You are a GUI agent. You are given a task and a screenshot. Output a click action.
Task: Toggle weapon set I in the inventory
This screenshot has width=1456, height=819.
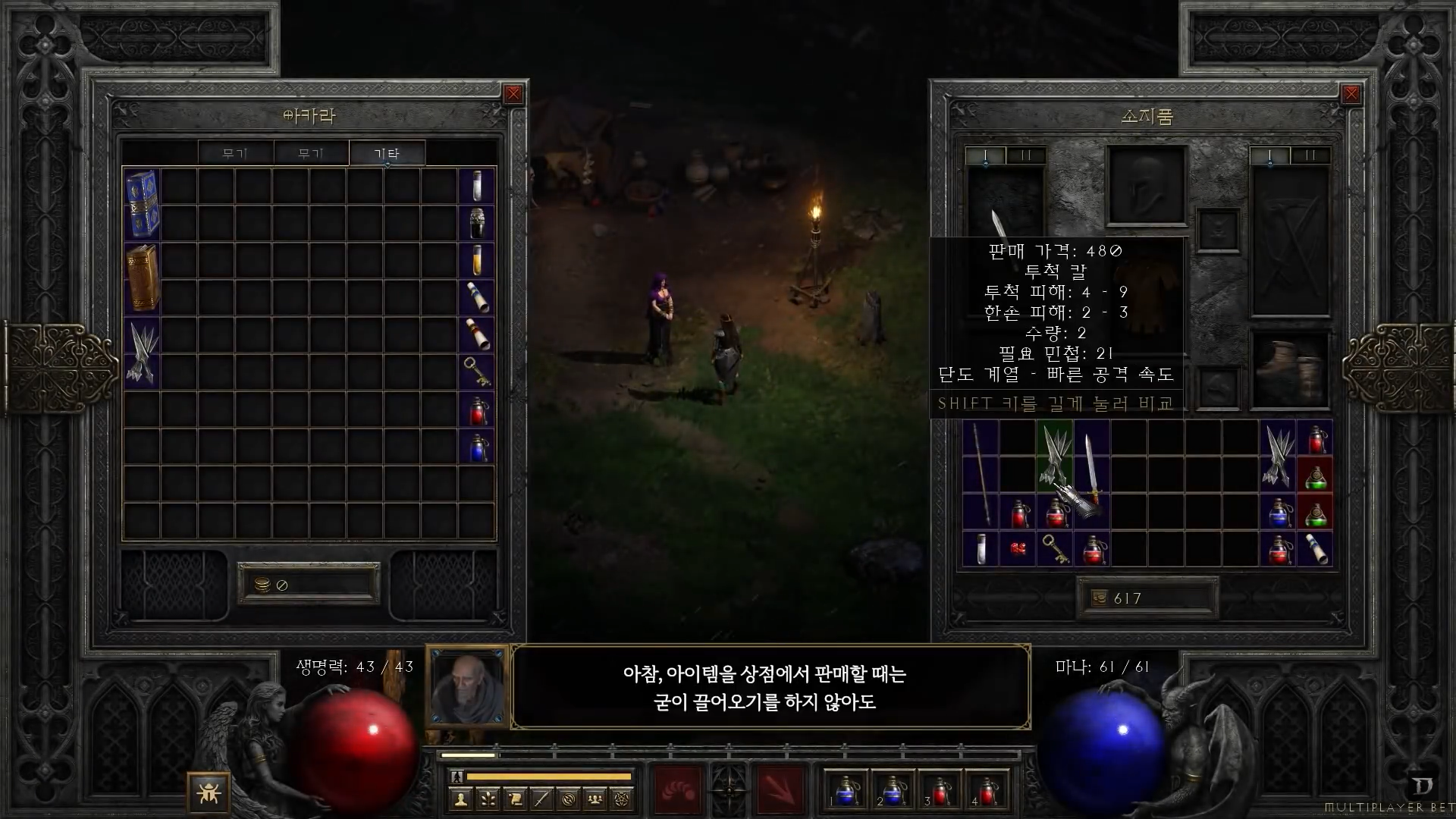(x=986, y=155)
